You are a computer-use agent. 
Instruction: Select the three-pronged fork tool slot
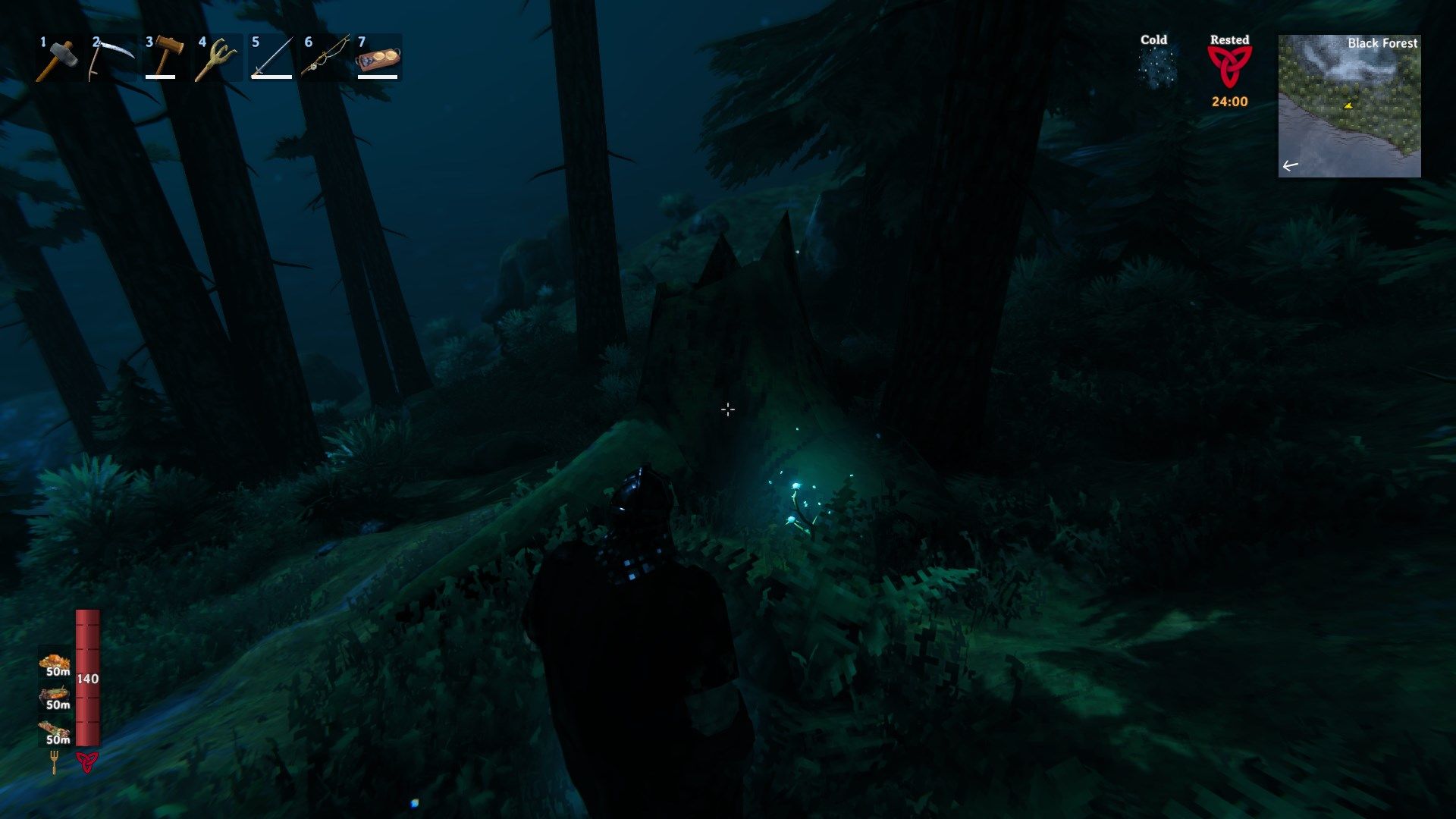(218, 58)
